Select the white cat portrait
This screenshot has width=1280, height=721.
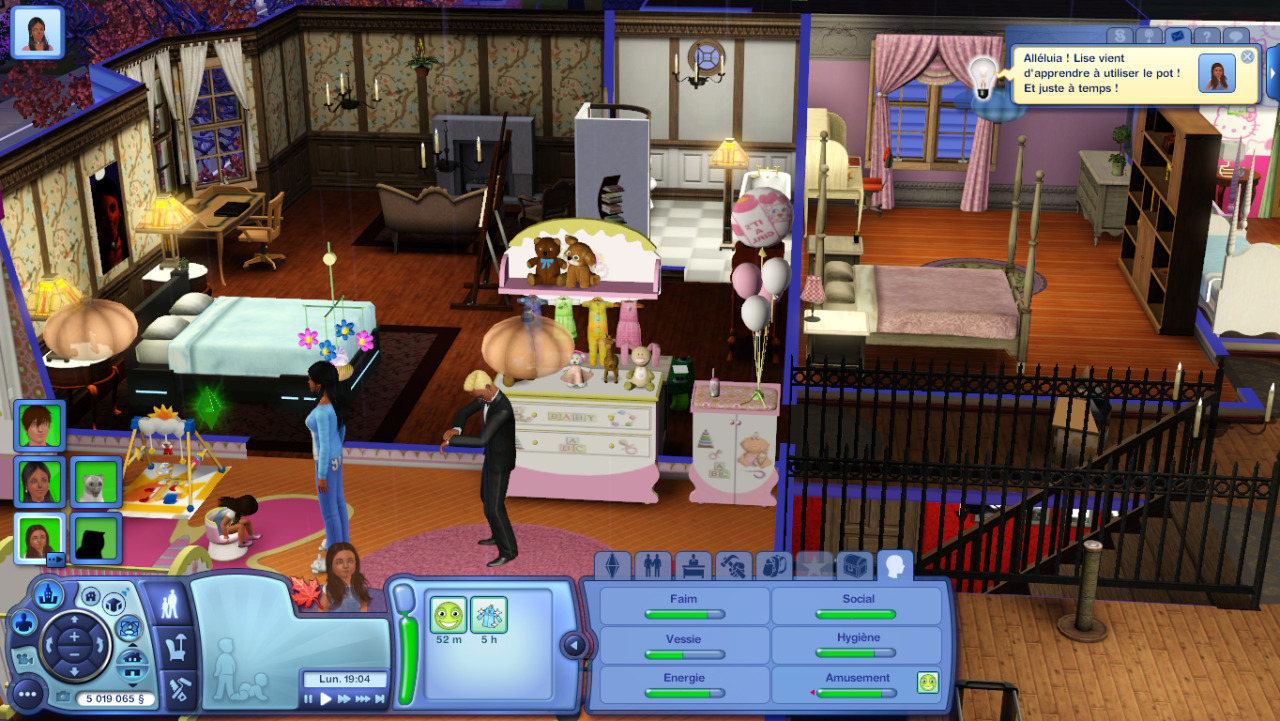click(97, 482)
